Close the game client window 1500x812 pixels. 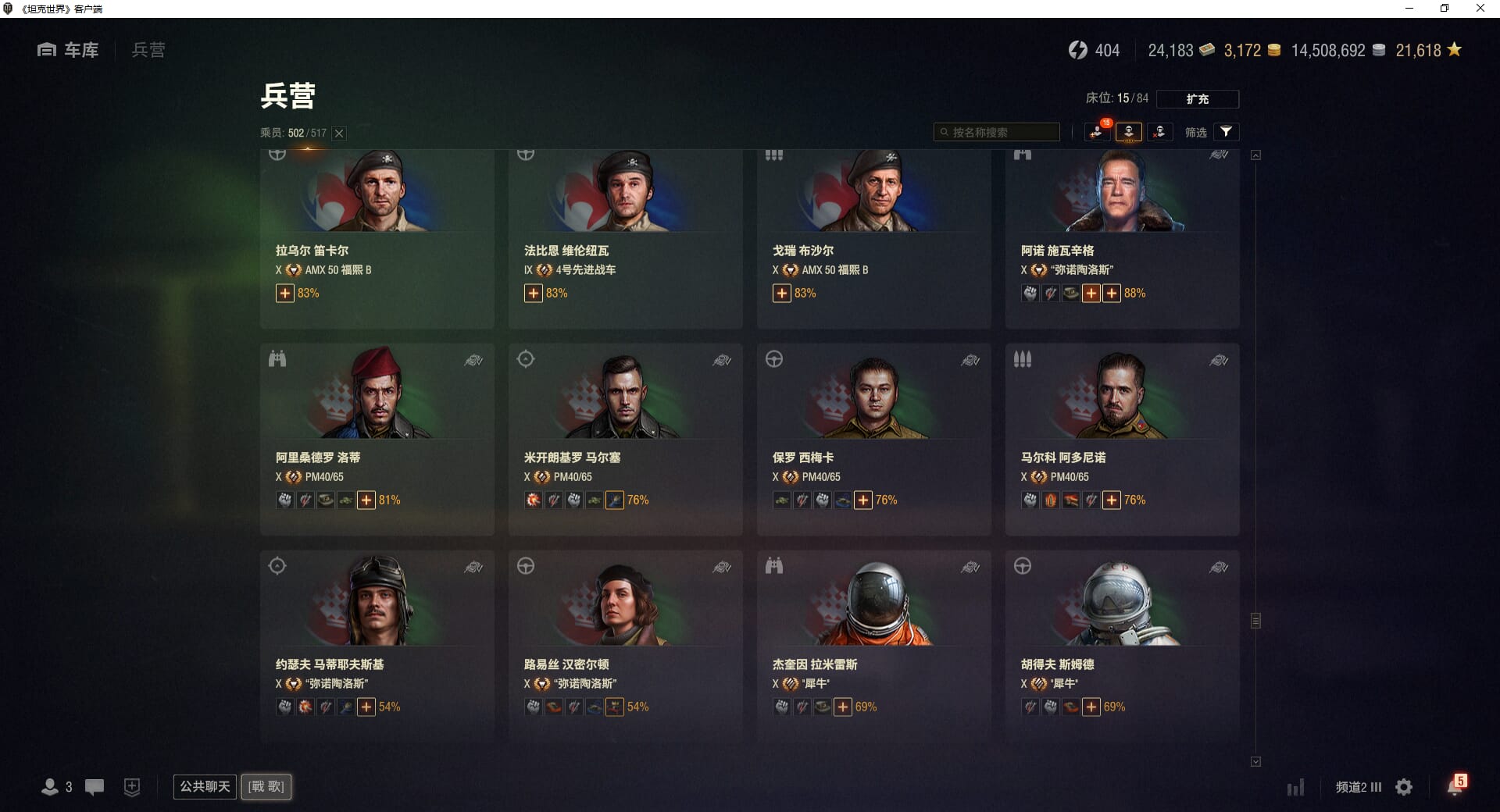coord(1480,9)
